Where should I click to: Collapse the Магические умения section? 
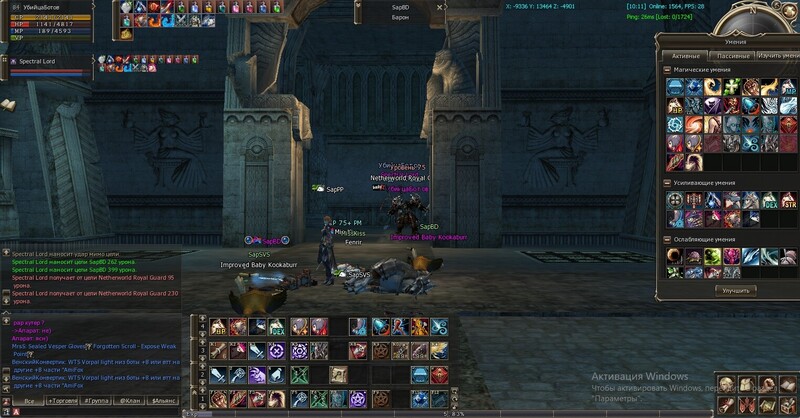[x=667, y=70]
